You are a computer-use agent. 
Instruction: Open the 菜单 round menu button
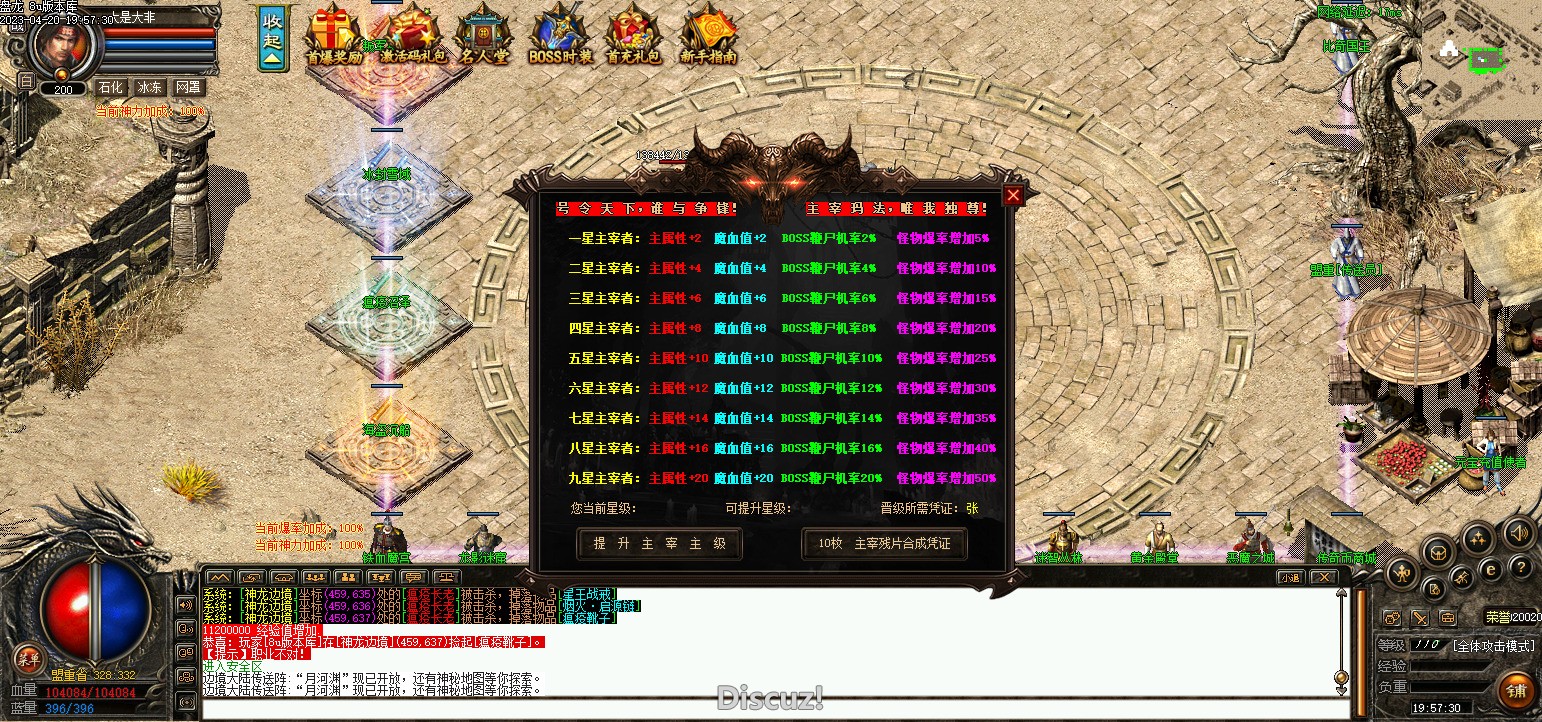tap(27, 658)
